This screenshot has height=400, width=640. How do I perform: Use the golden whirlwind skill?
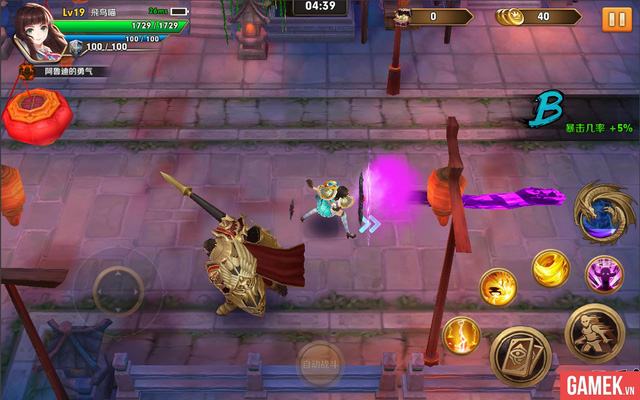550,268
